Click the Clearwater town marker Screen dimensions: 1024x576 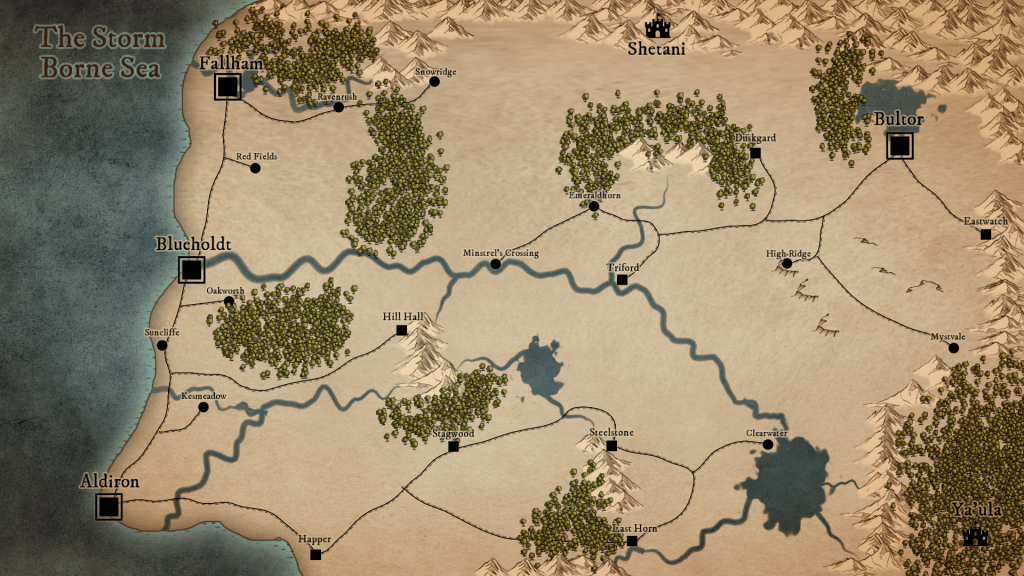tap(768, 445)
